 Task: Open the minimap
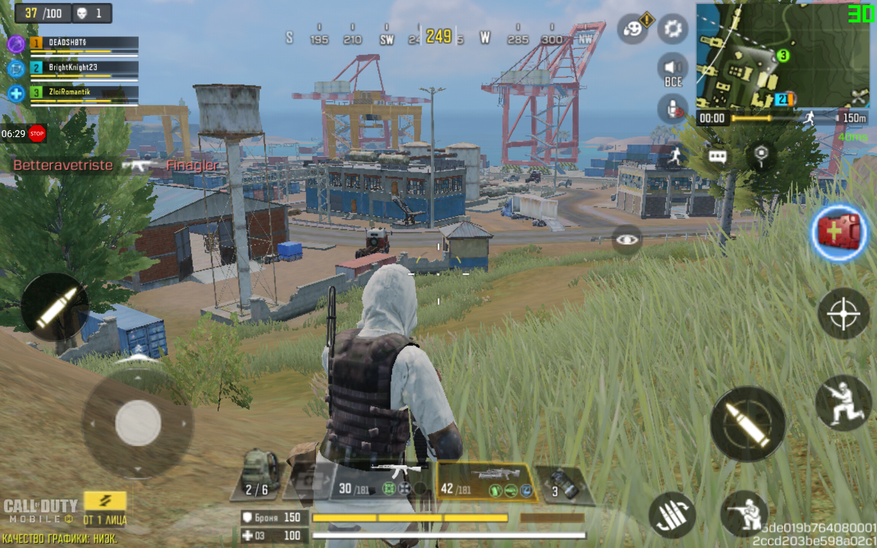tap(769, 55)
